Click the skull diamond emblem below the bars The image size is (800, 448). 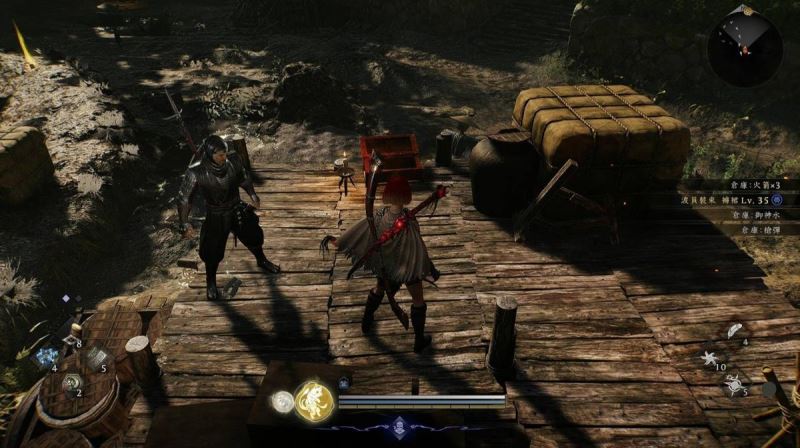[x=401, y=425]
